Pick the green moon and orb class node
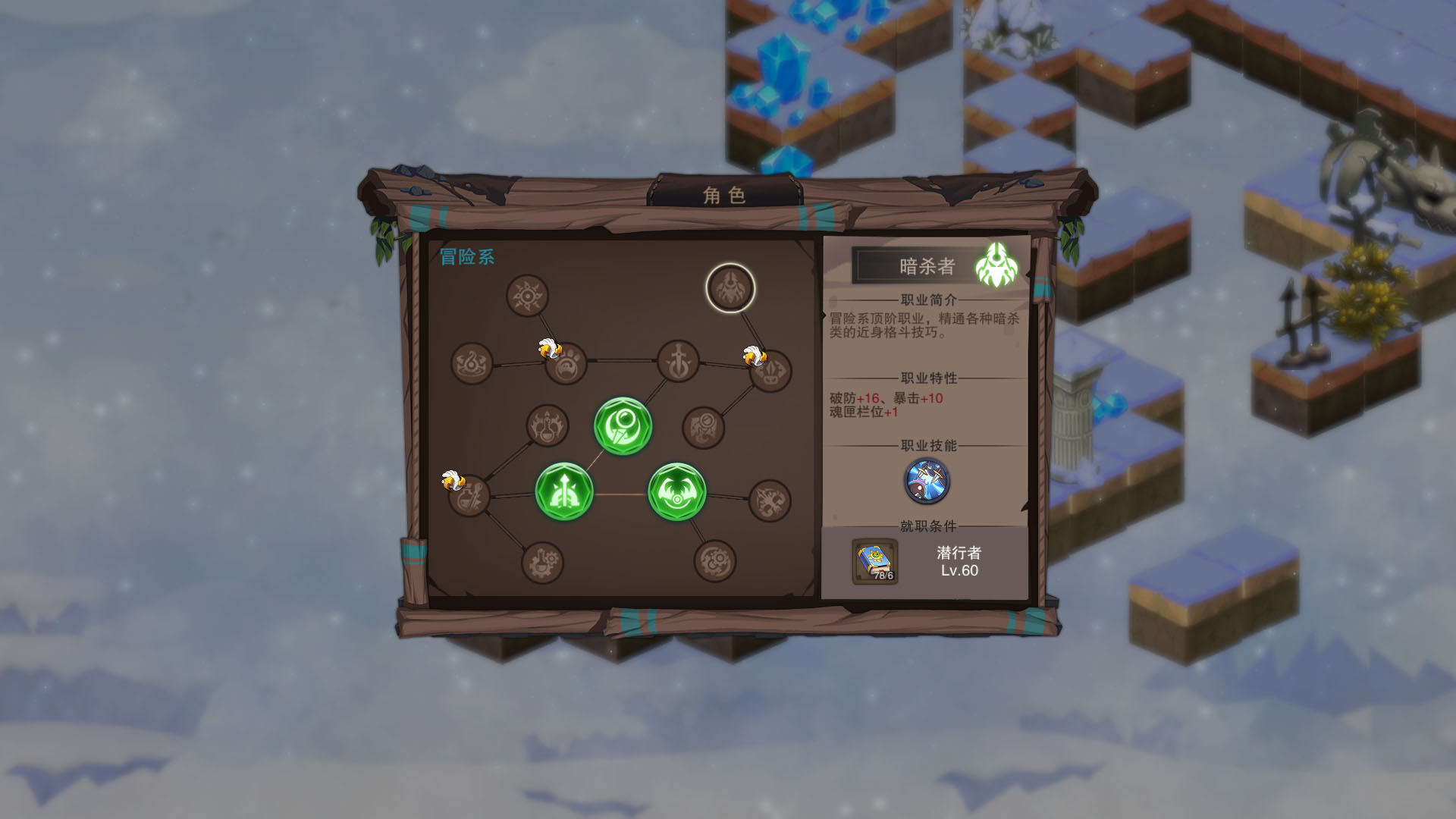 623,426
